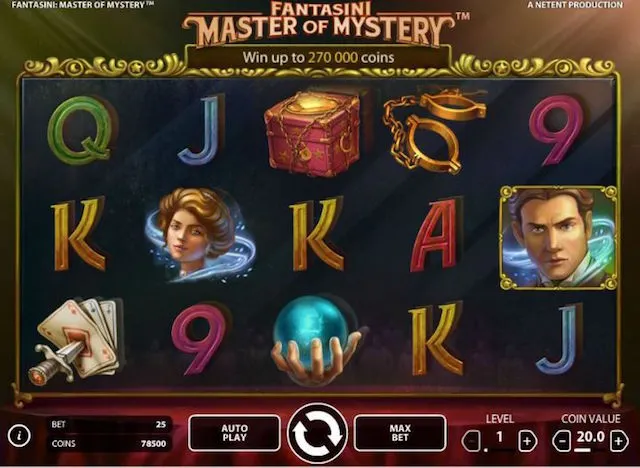Raise the Coin Value
Viewport: 640px width, 468px height.
[619, 440]
